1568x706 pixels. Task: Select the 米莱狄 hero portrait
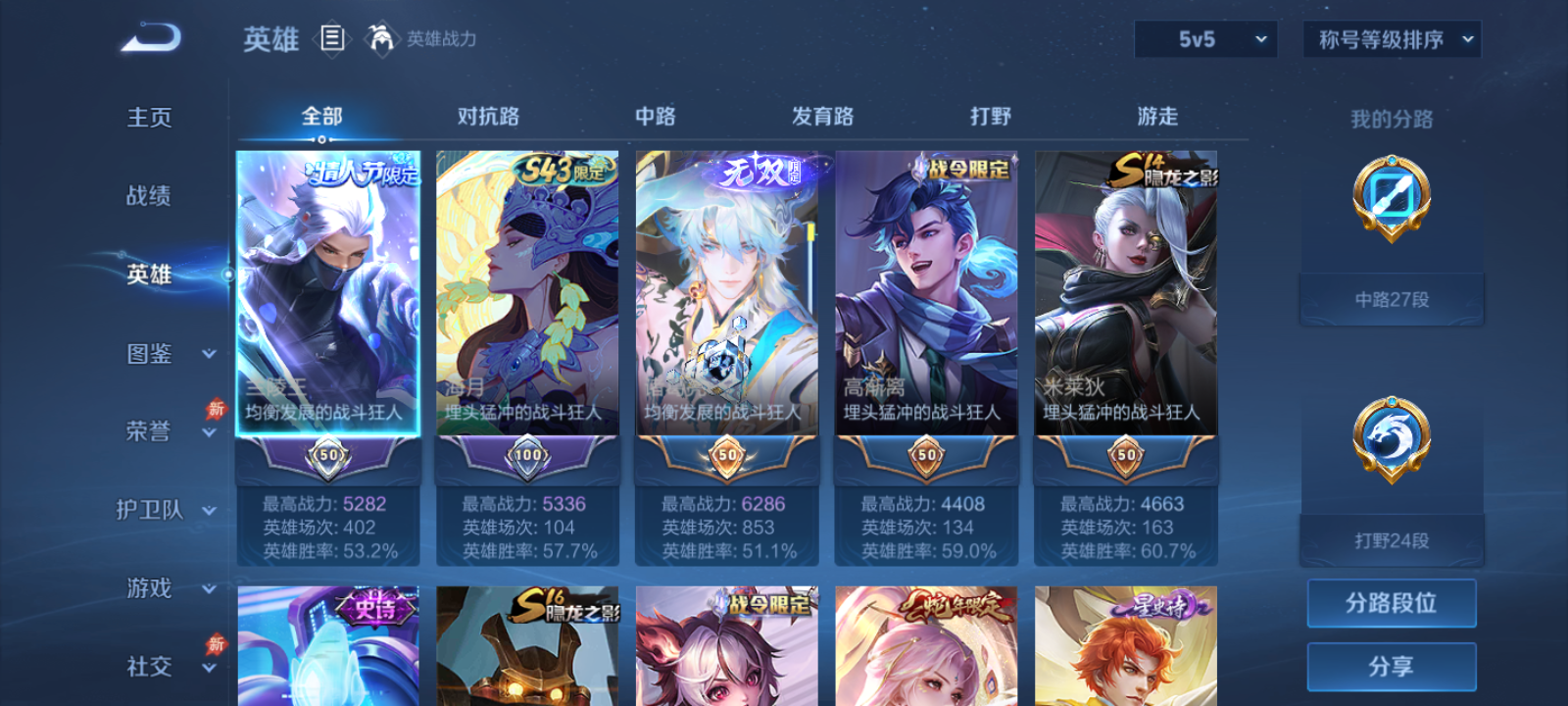coord(1123,294)
